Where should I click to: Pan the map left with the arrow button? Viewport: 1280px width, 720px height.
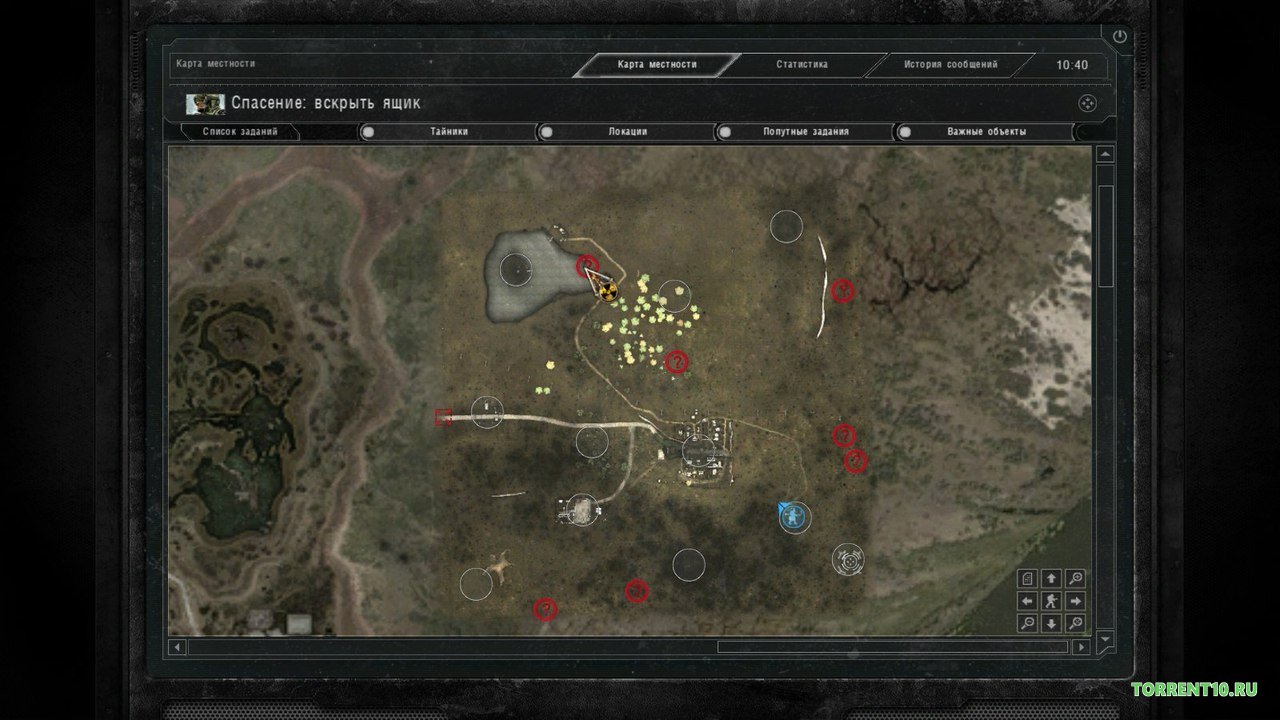point(1027,601)
